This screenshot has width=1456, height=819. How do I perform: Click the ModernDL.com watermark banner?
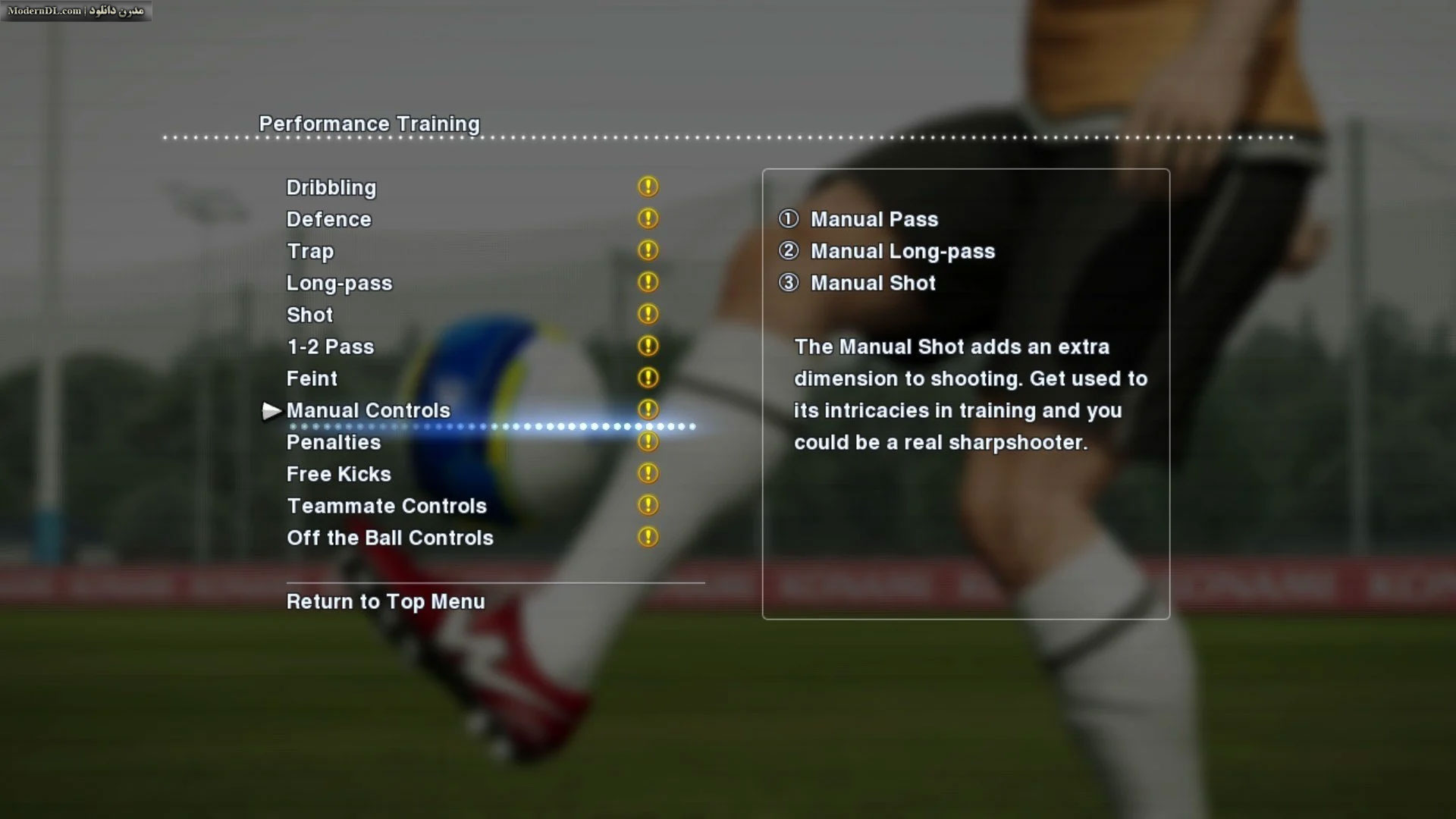tap(76, 11)
